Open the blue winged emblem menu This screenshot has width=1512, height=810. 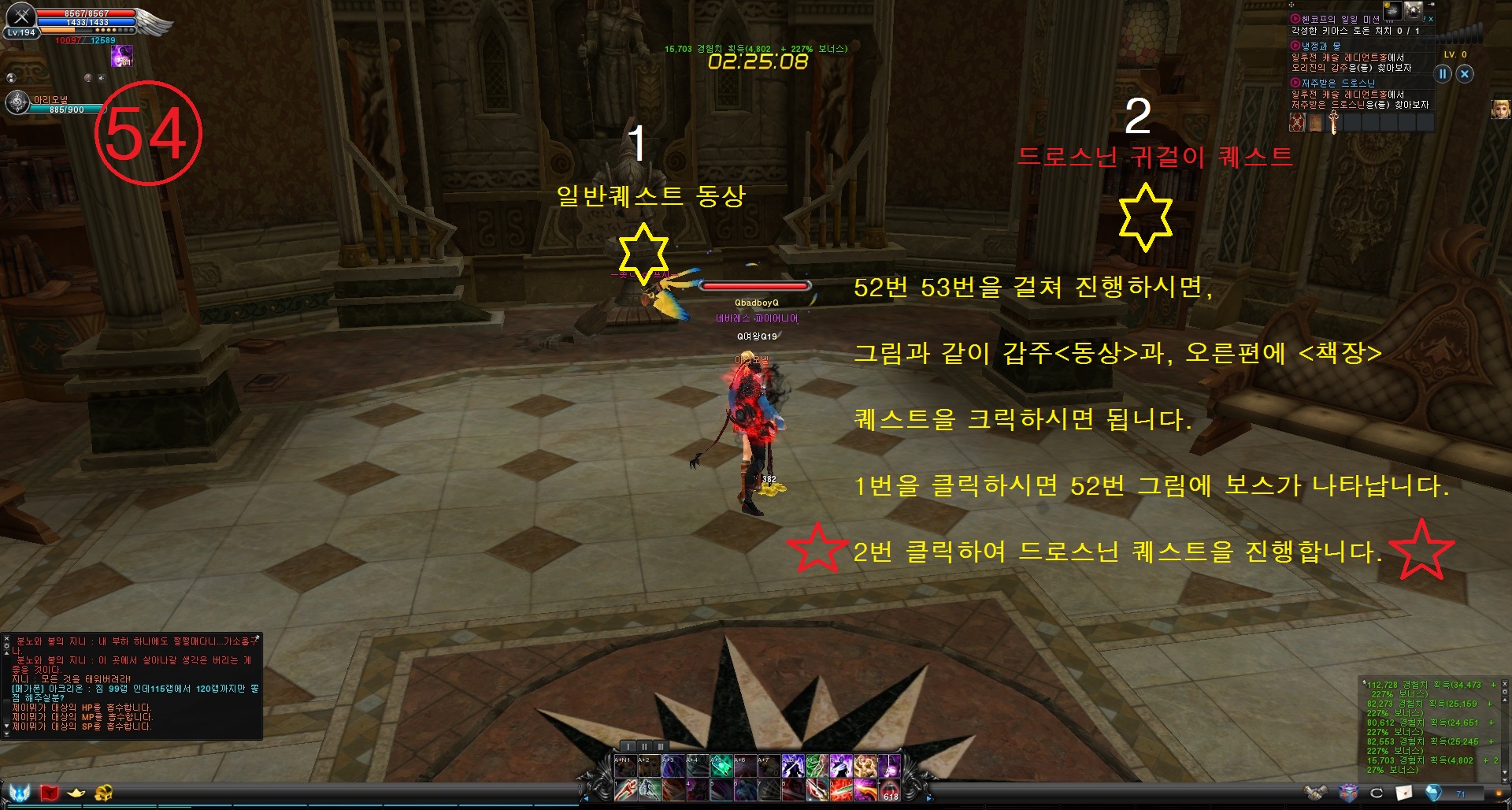(20, 792)
